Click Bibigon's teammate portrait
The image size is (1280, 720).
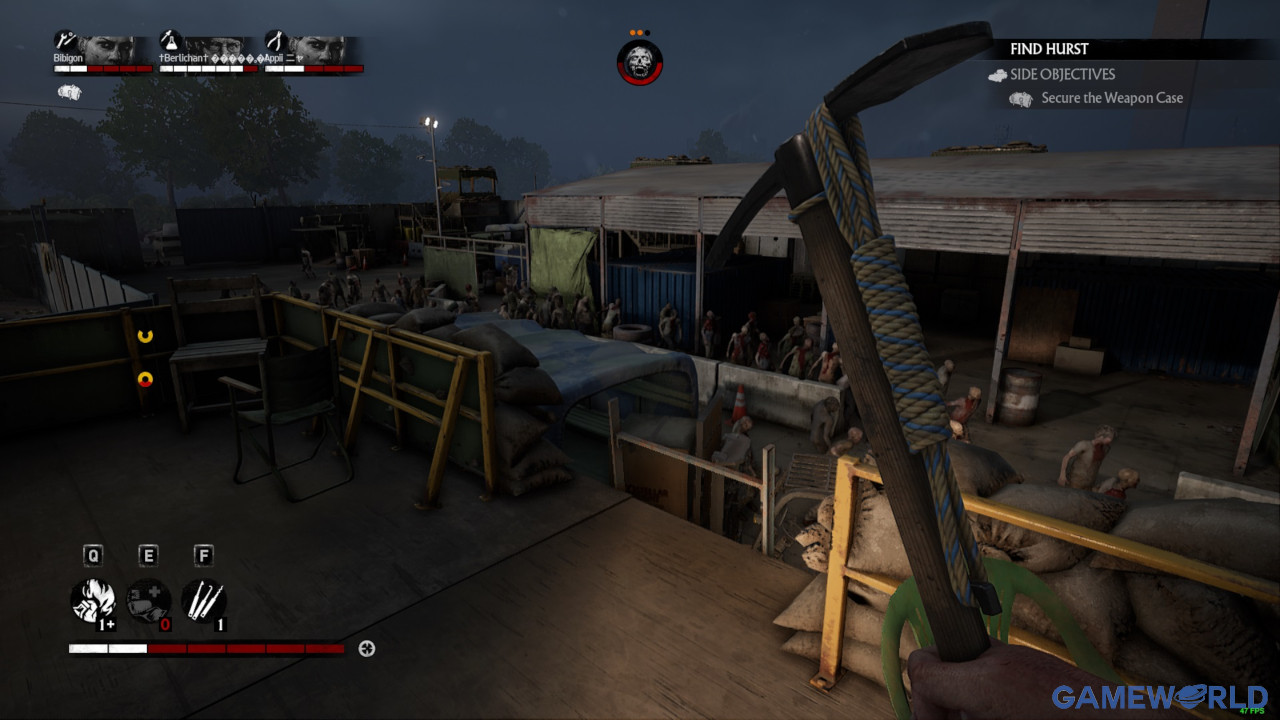coord(106,49)
